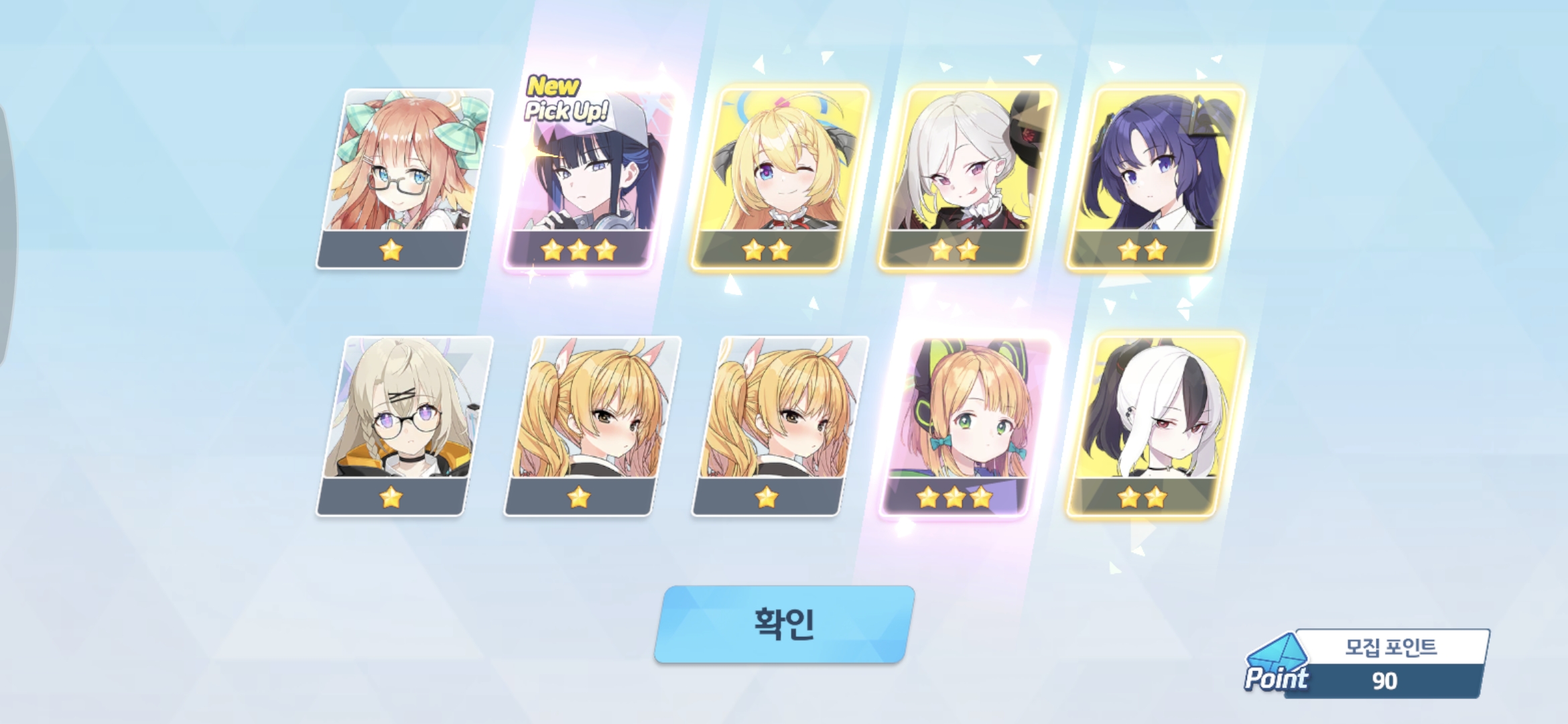Choose the black-and-white haired girl card
Screen dimensions: 1568x724
(1154, 426)
